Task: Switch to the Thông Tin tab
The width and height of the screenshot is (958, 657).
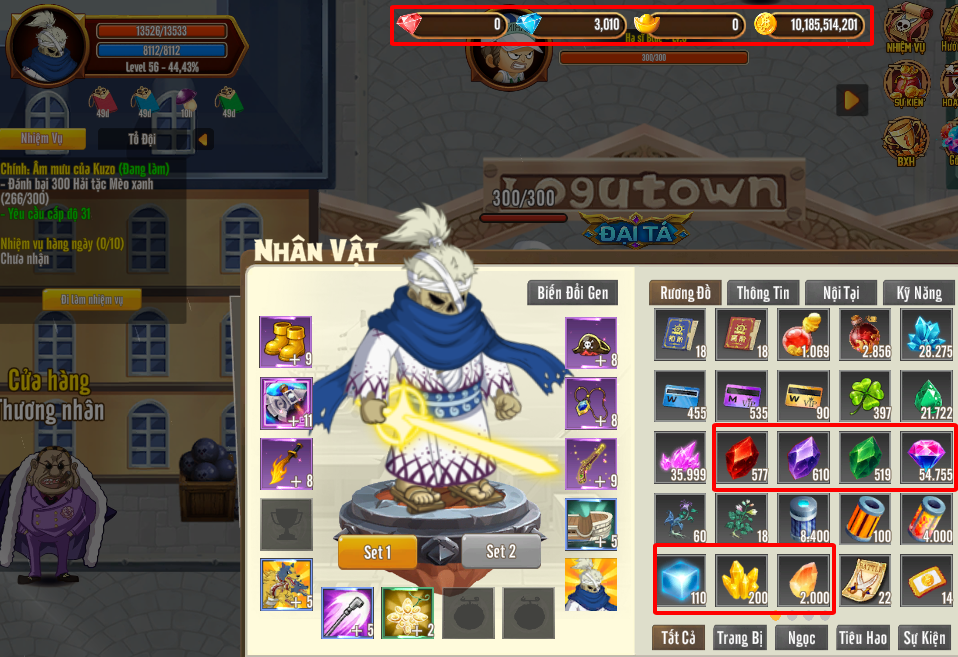Action: [762, 293]
